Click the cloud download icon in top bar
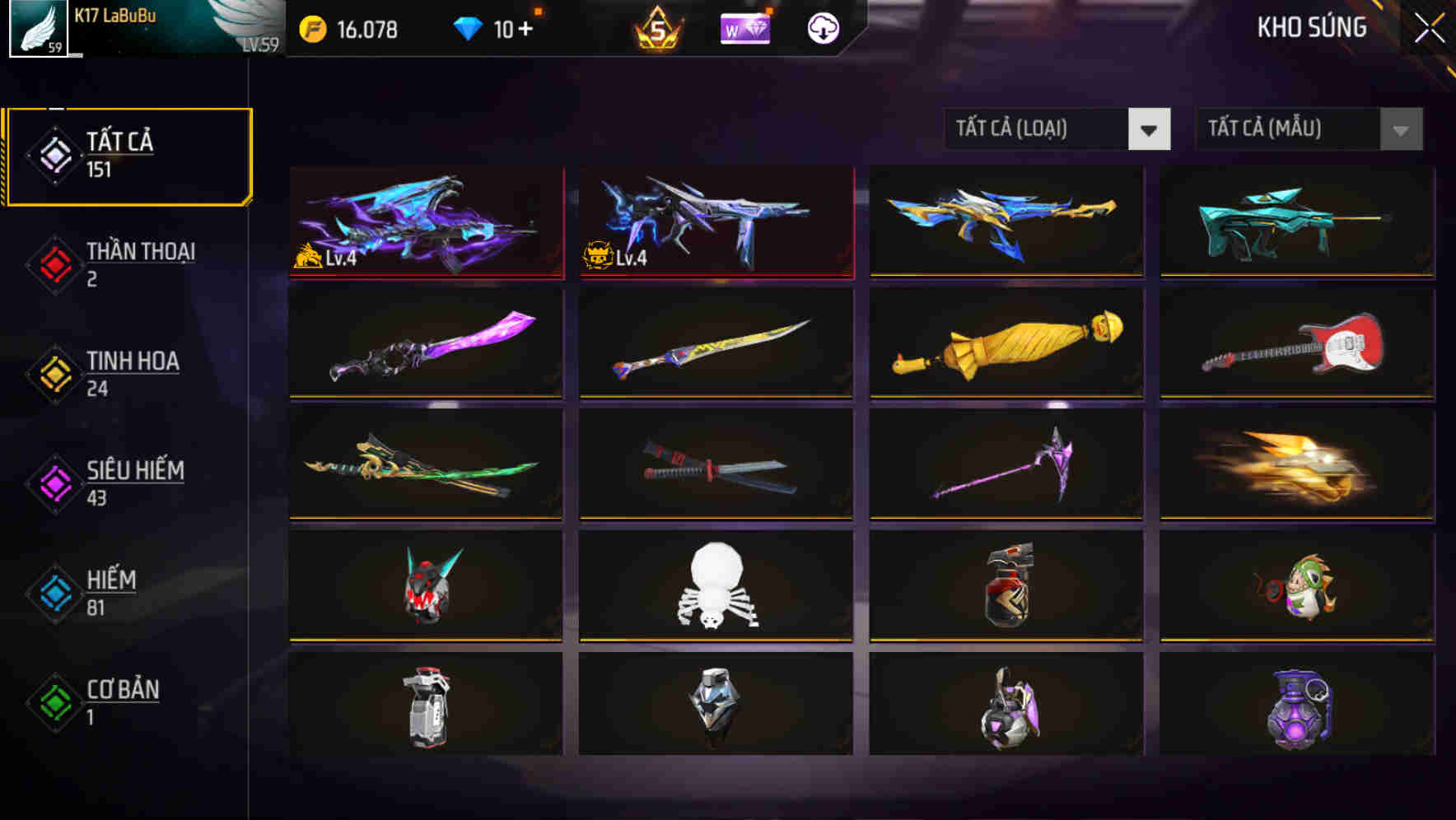This screenshot has width=1456, height=820. click(x=822, y=27)
